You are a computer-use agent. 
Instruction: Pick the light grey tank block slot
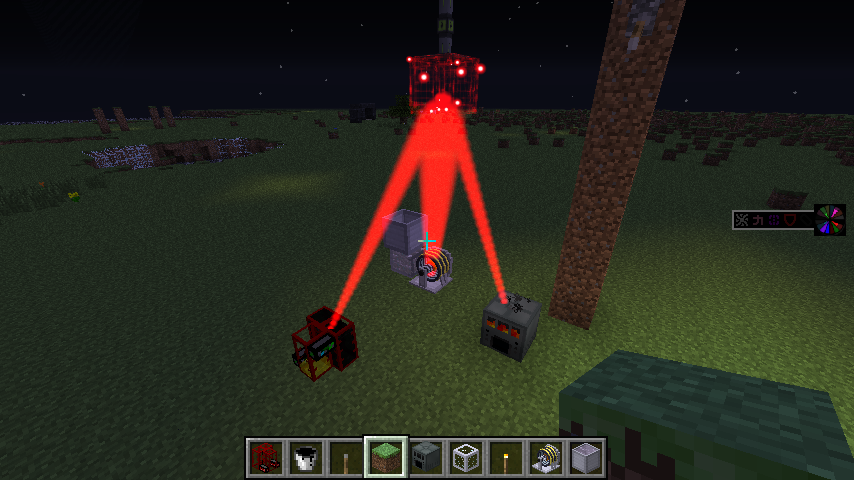[x=586, y=458]
